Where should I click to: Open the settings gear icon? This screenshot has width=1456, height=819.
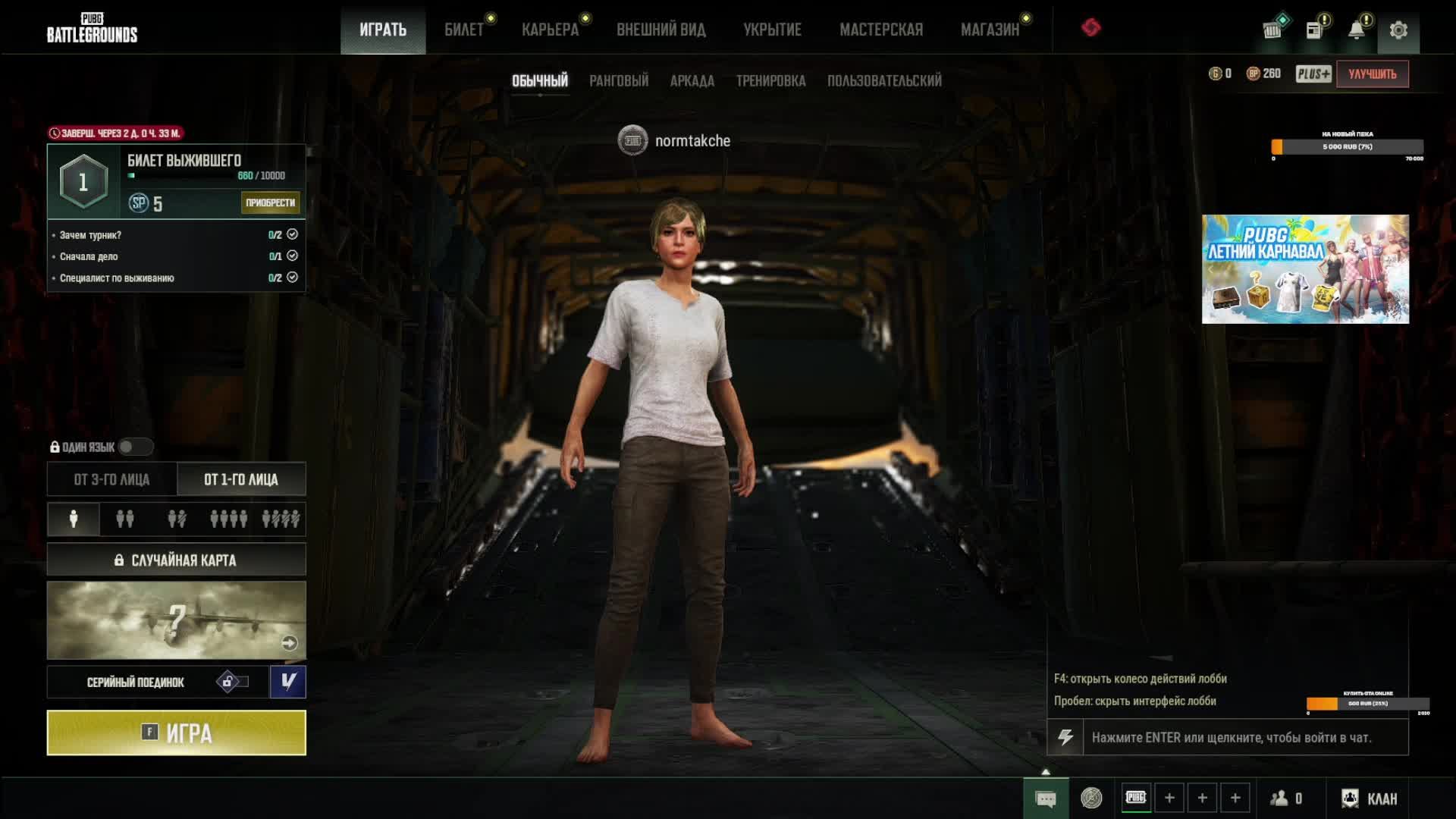pos(1398,30)
